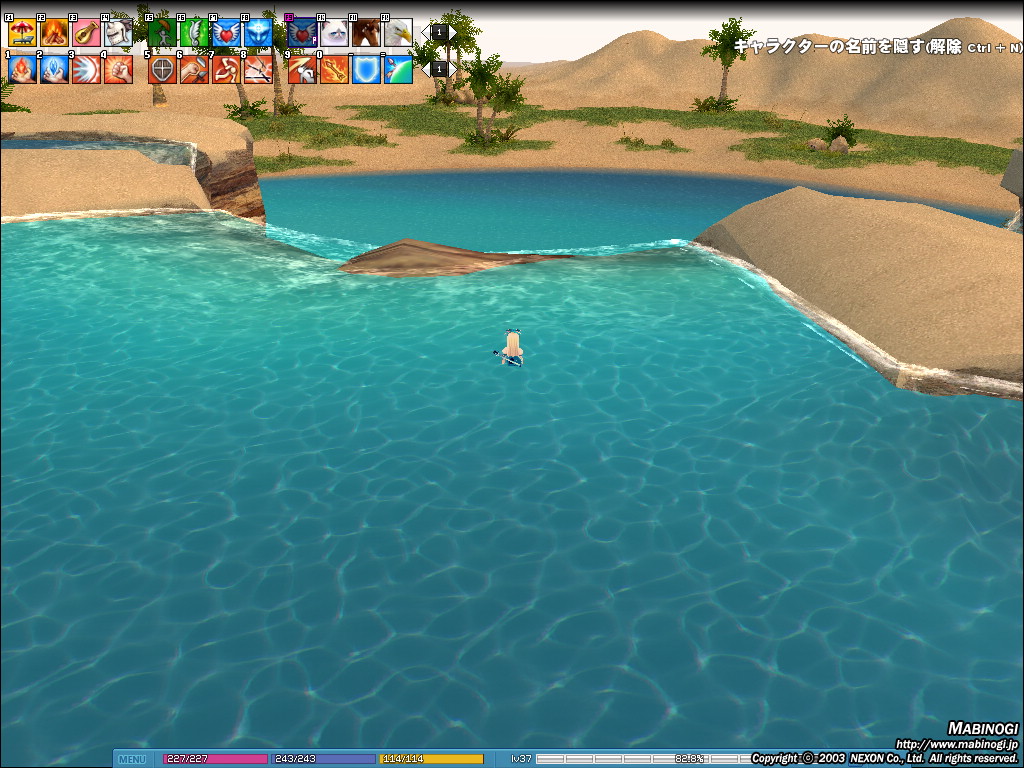Cast the Icebolt skill with crystal in hand
Image resolution: width=1024 pixels, height=768 pixels.
pyautogui.click(x=54, y=69)
